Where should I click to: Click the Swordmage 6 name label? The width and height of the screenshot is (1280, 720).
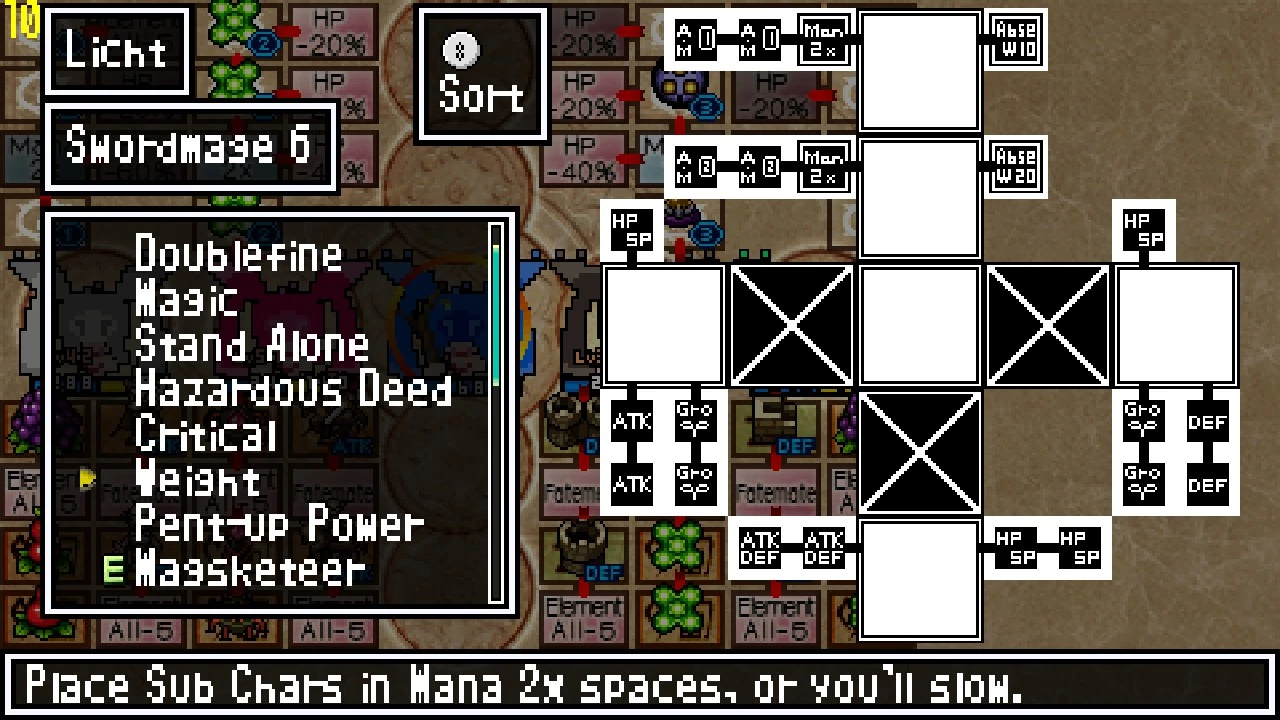click(x=190, y=147)
